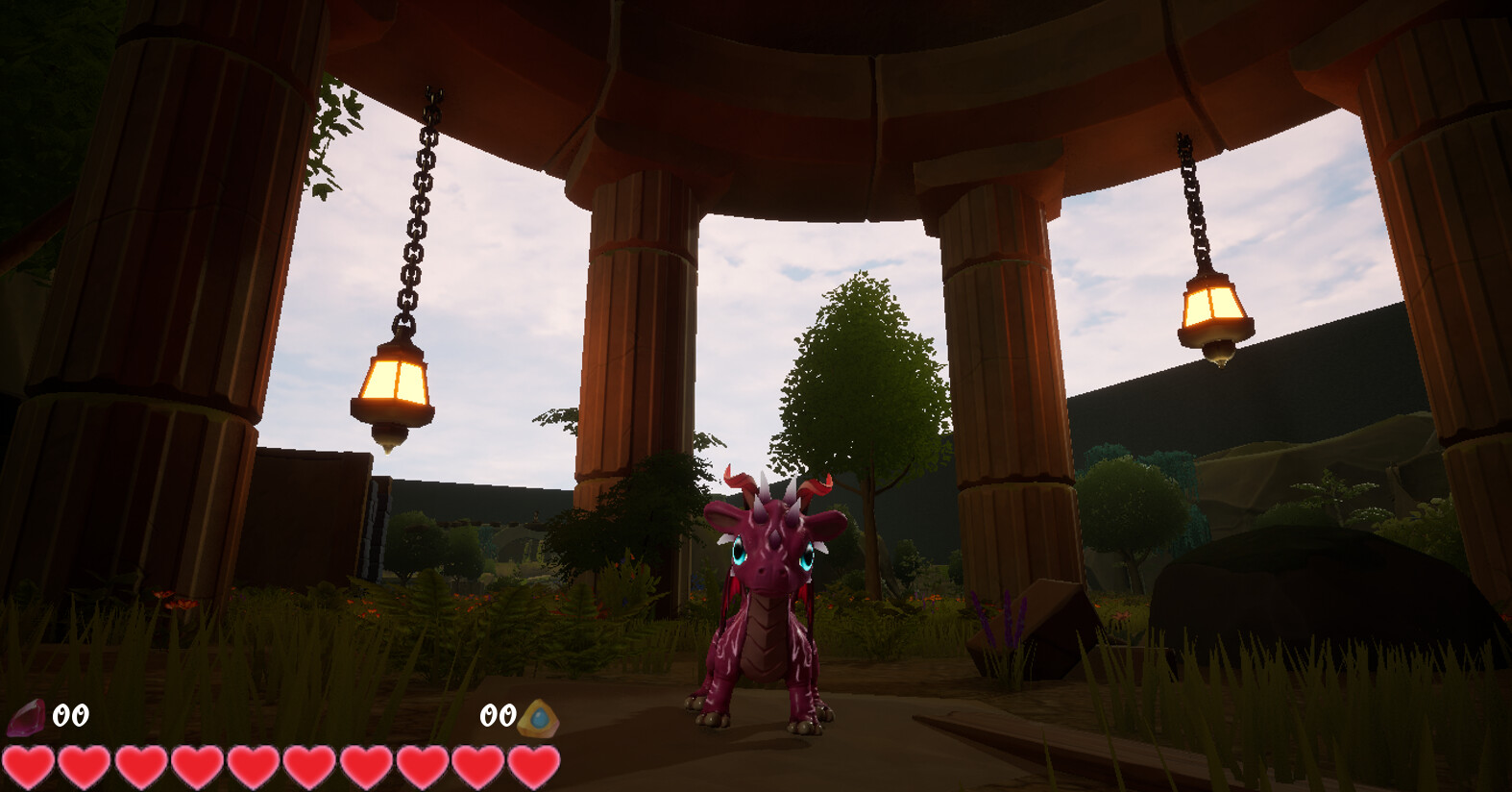The image size is (1512, 792).
Task: Click the gem count reading 00
Action: click(x=69, y=715)
